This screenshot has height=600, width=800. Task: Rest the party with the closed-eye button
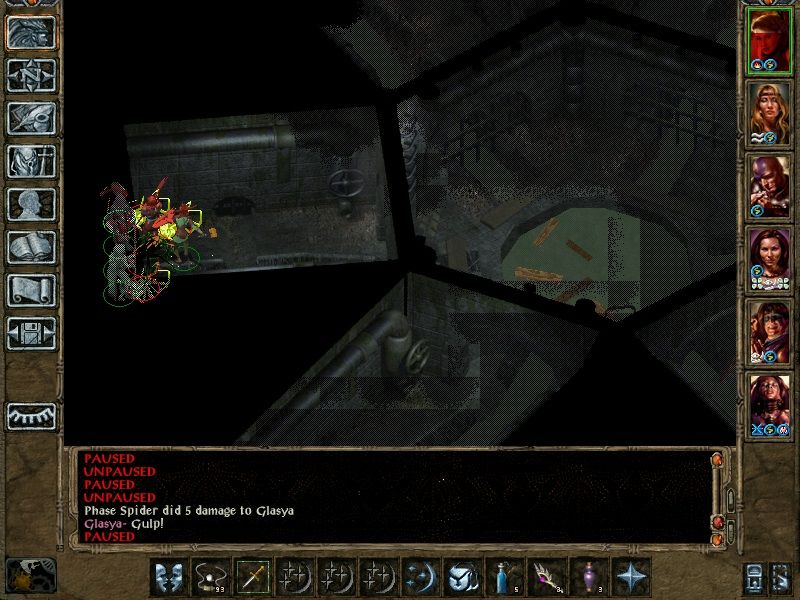(x=30, y=415)
